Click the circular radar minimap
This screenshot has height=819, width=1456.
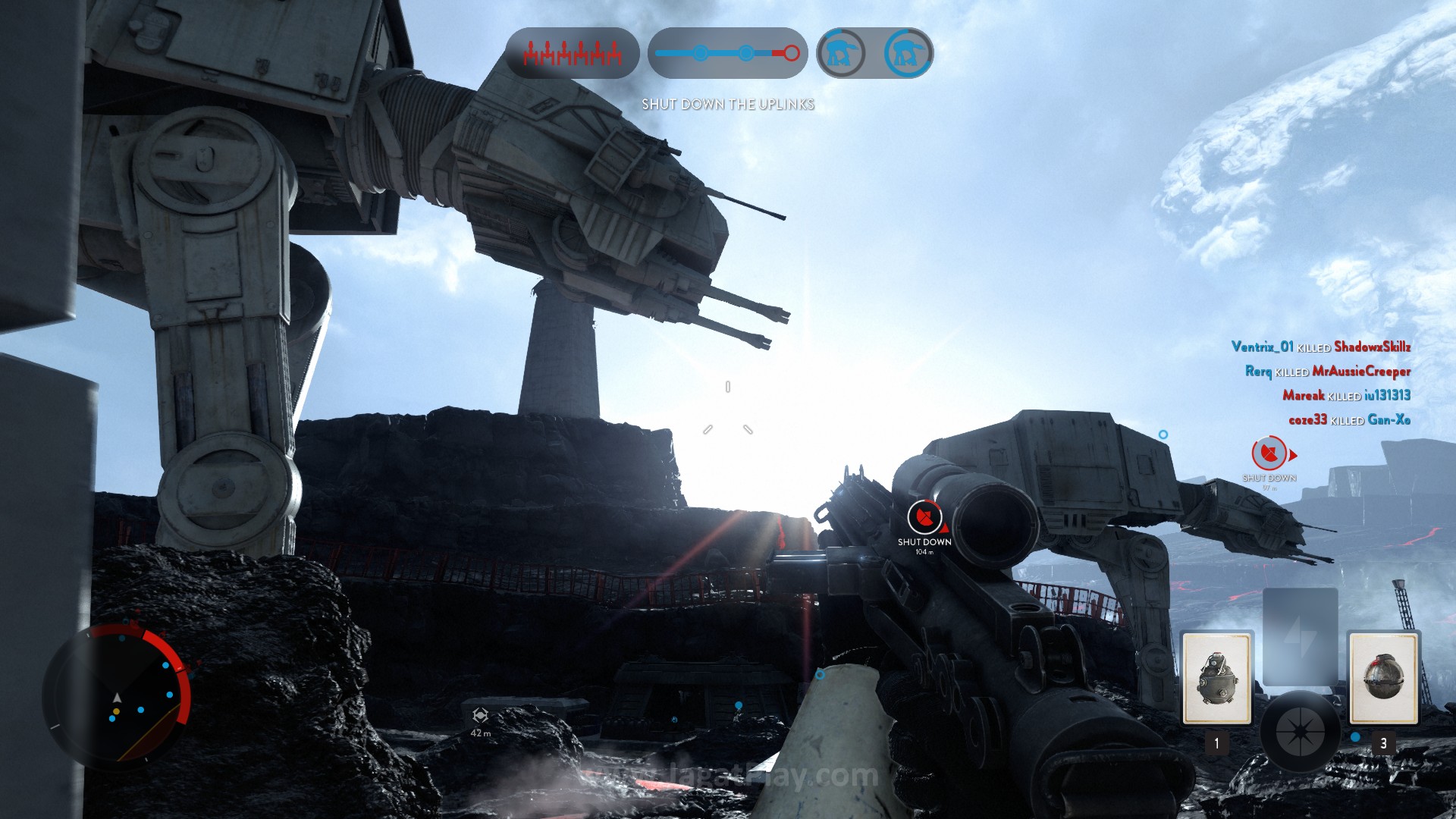pyautogui.click(x=118, y=694)
